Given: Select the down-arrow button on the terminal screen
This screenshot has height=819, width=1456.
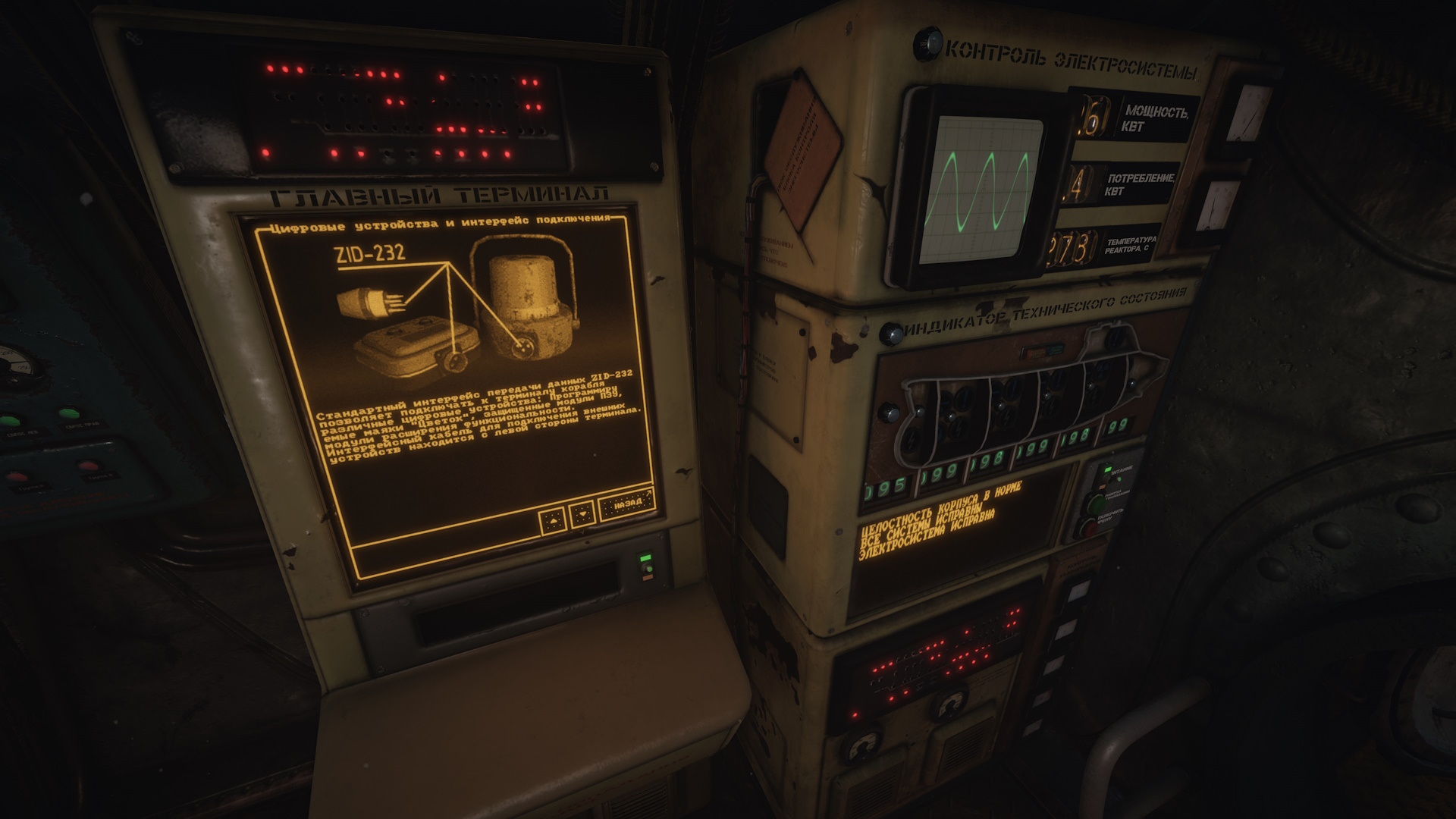Looking at the screenshot, I should click(582, 514).
